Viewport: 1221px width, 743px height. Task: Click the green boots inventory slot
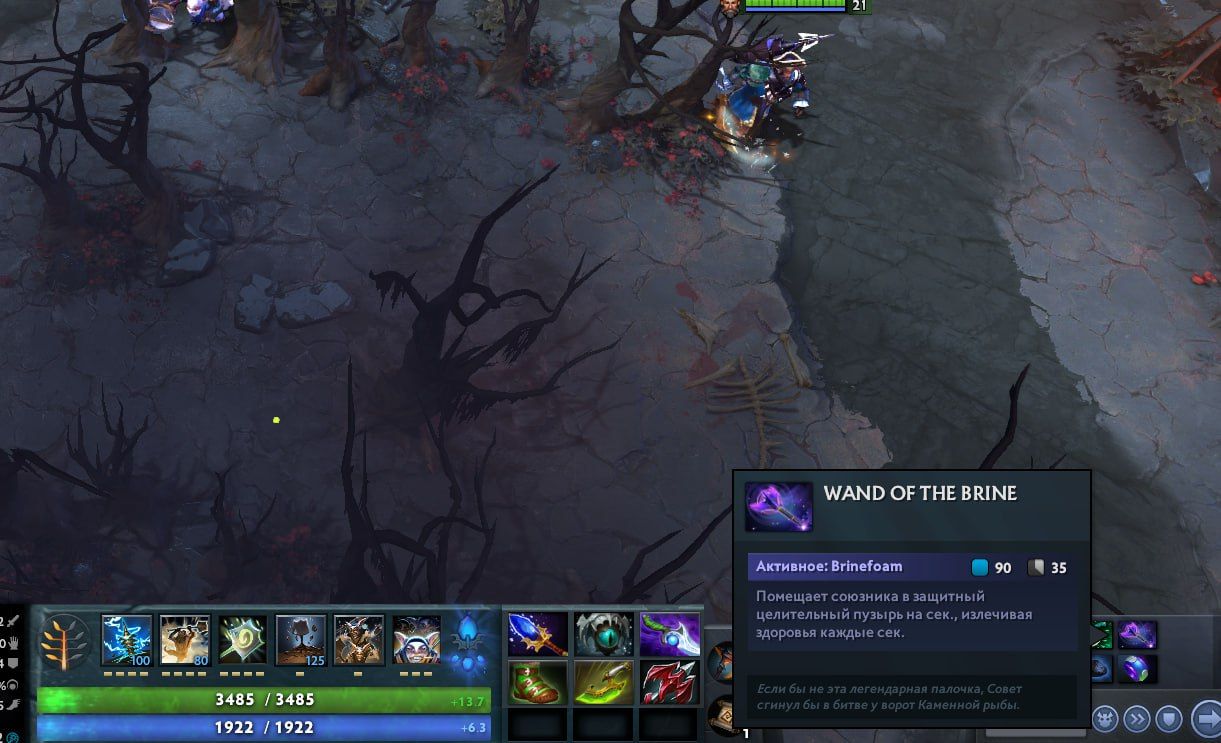pyautogui.click(x=538, y=682)
